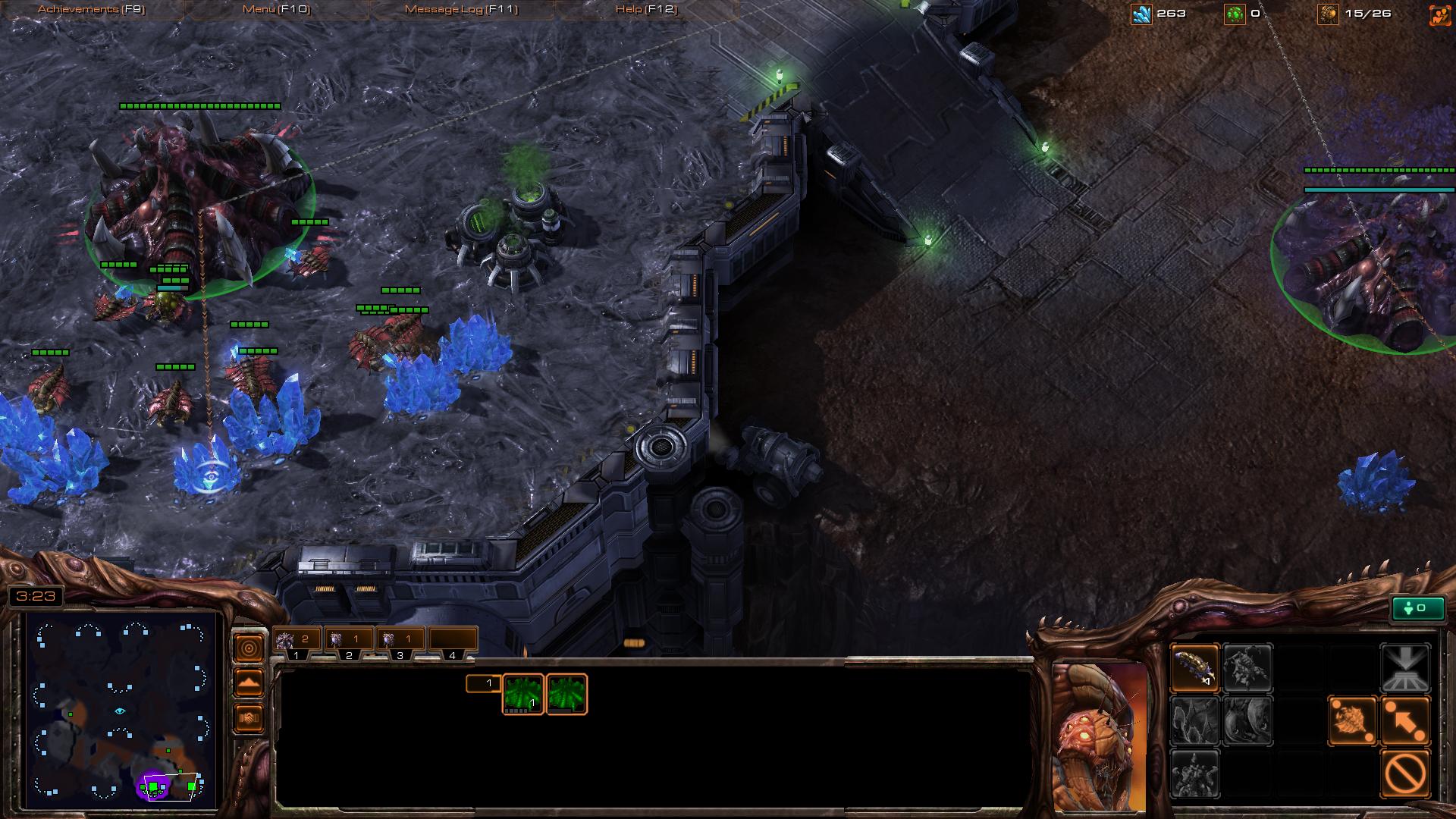This screenshot has height=819, width=1456.
Task: Click the minerals counter icon
Action: pyautogui.click(x=1141, y=12)
